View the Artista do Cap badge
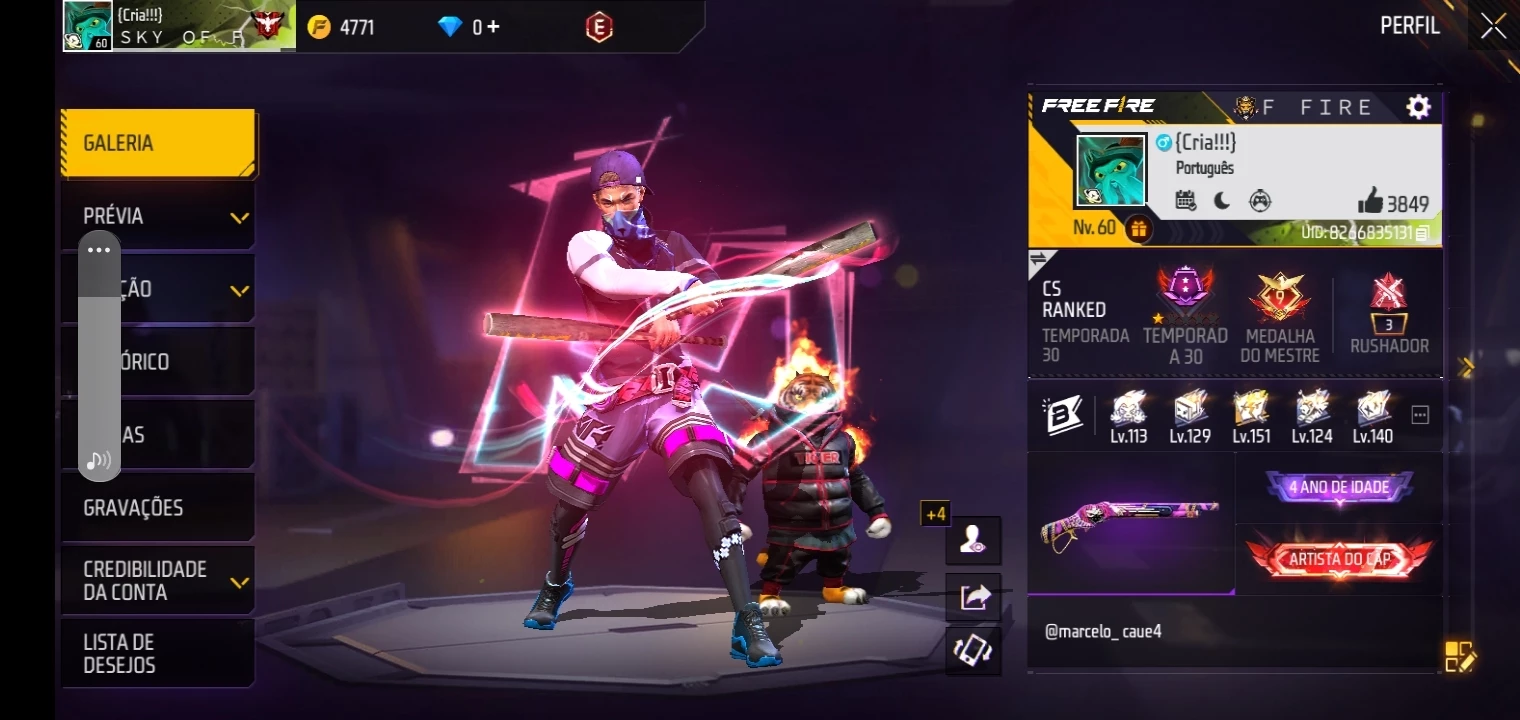 tap(1339, 559)
